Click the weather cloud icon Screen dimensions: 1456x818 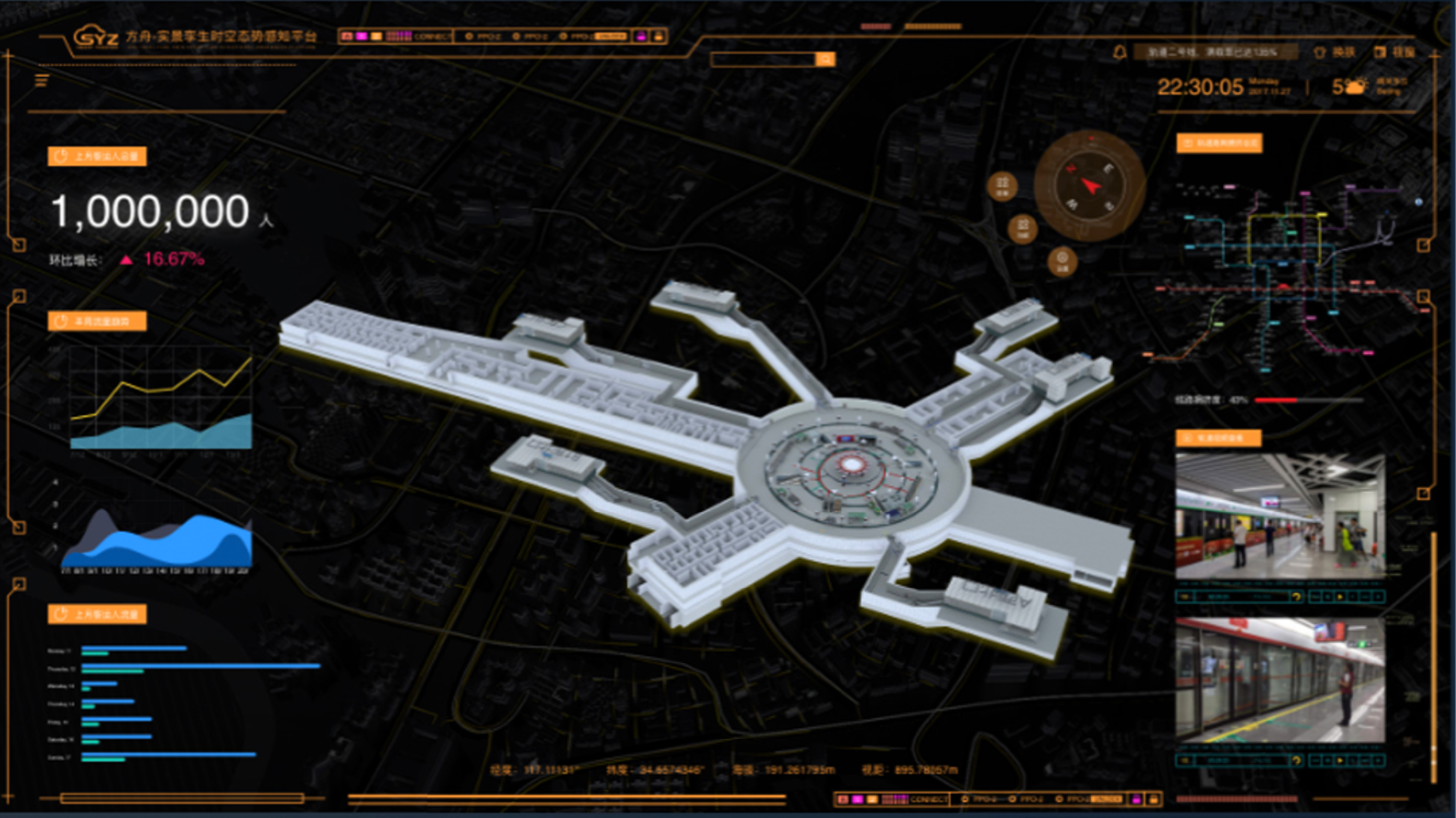(1356, 87)
